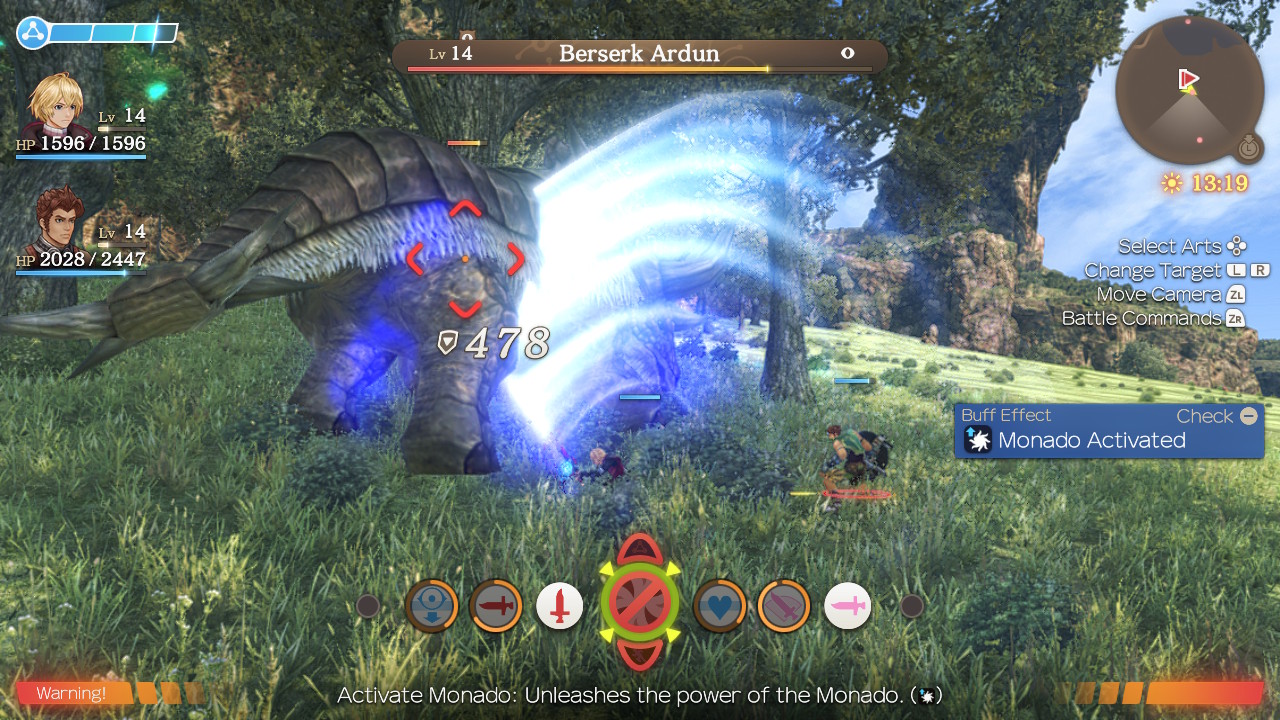Activate the white red-sword art
1280x720 pixels.
click(x=560, y=606)
